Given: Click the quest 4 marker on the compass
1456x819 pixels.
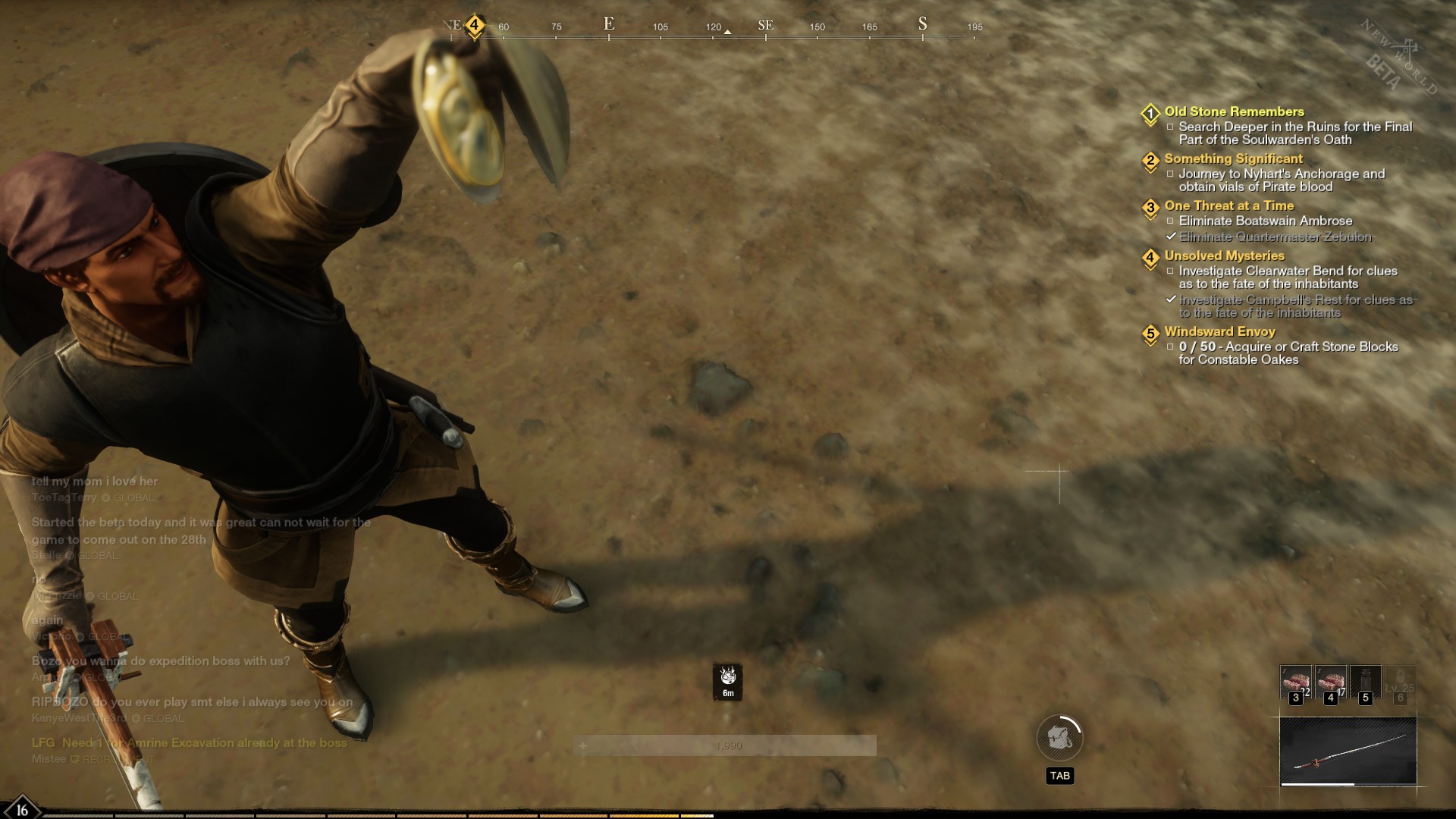Looking at the screenshot, I should pos(475,25).
